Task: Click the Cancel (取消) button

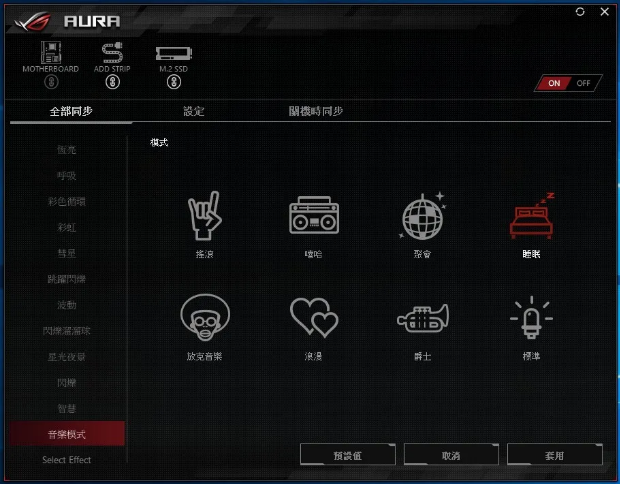Action: point(451,455)
